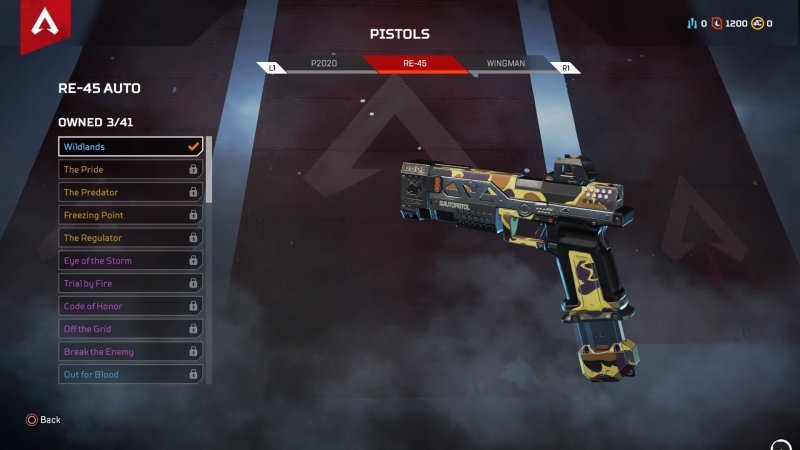Open the RE-45 weapon tab
Screen dimensions: 800x450
click(x=414, y=63)
